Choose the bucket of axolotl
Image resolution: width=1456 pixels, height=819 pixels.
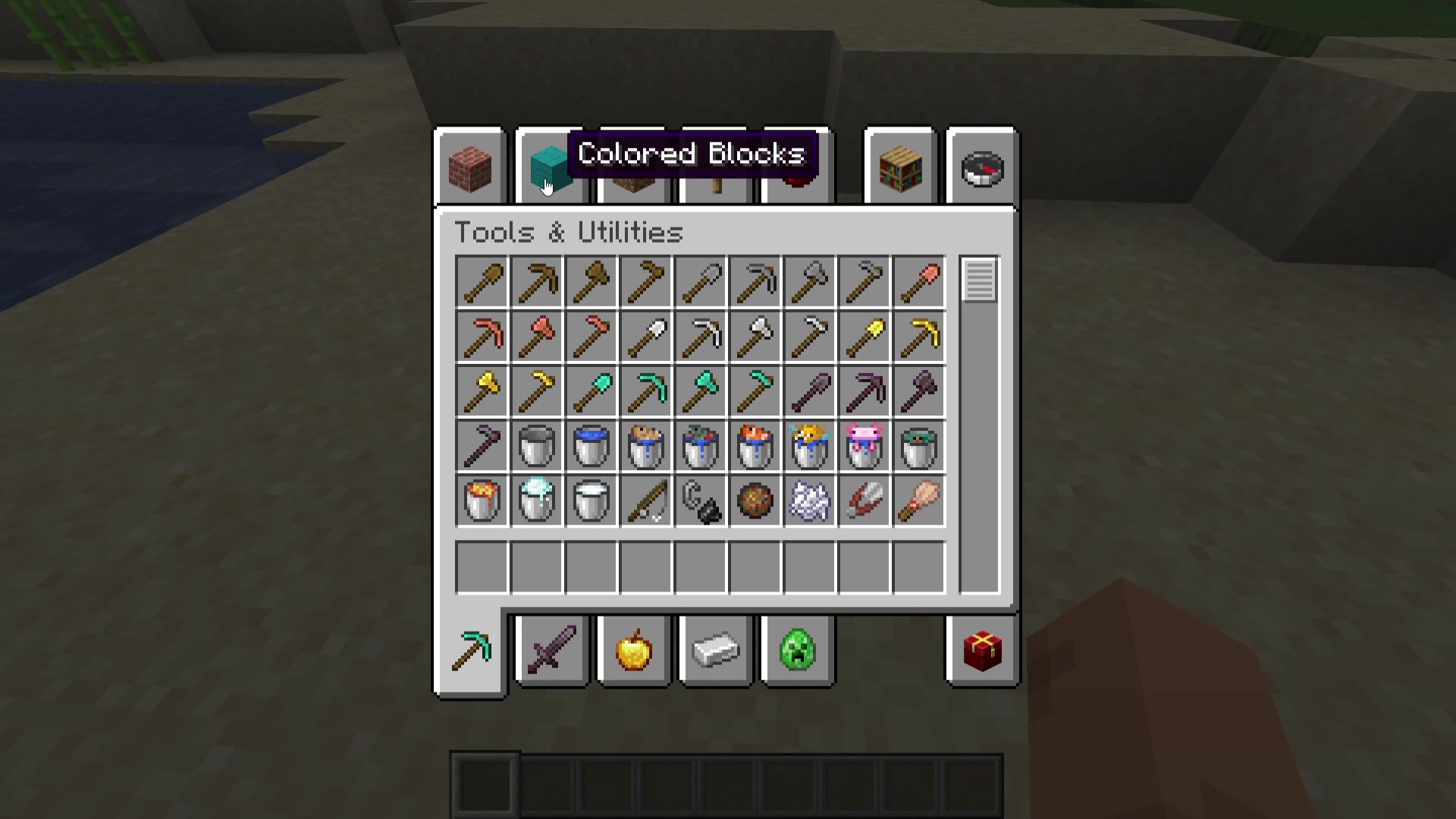[864, 446]
